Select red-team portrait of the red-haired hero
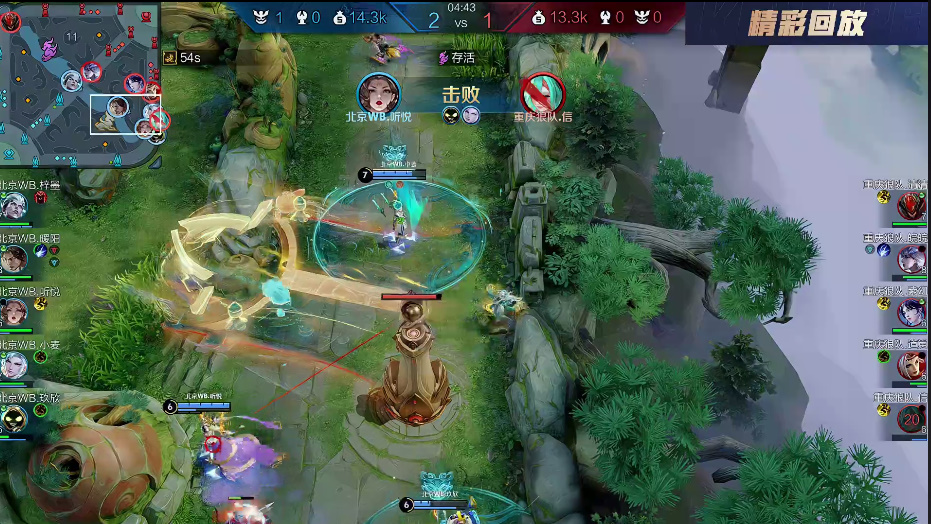Screen dimensions: 931x524 911,365
